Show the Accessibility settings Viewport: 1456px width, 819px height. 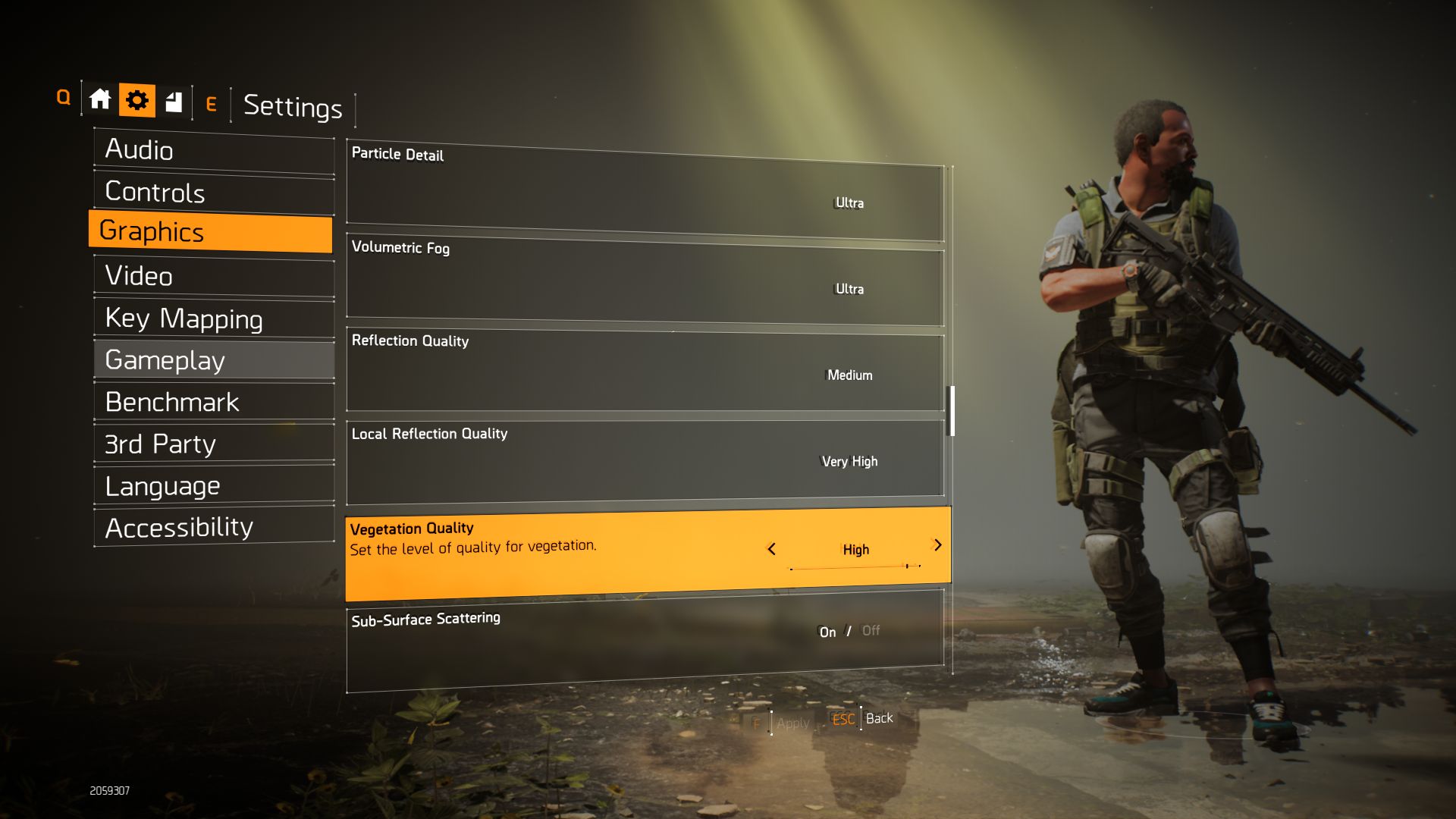point(213,528)
